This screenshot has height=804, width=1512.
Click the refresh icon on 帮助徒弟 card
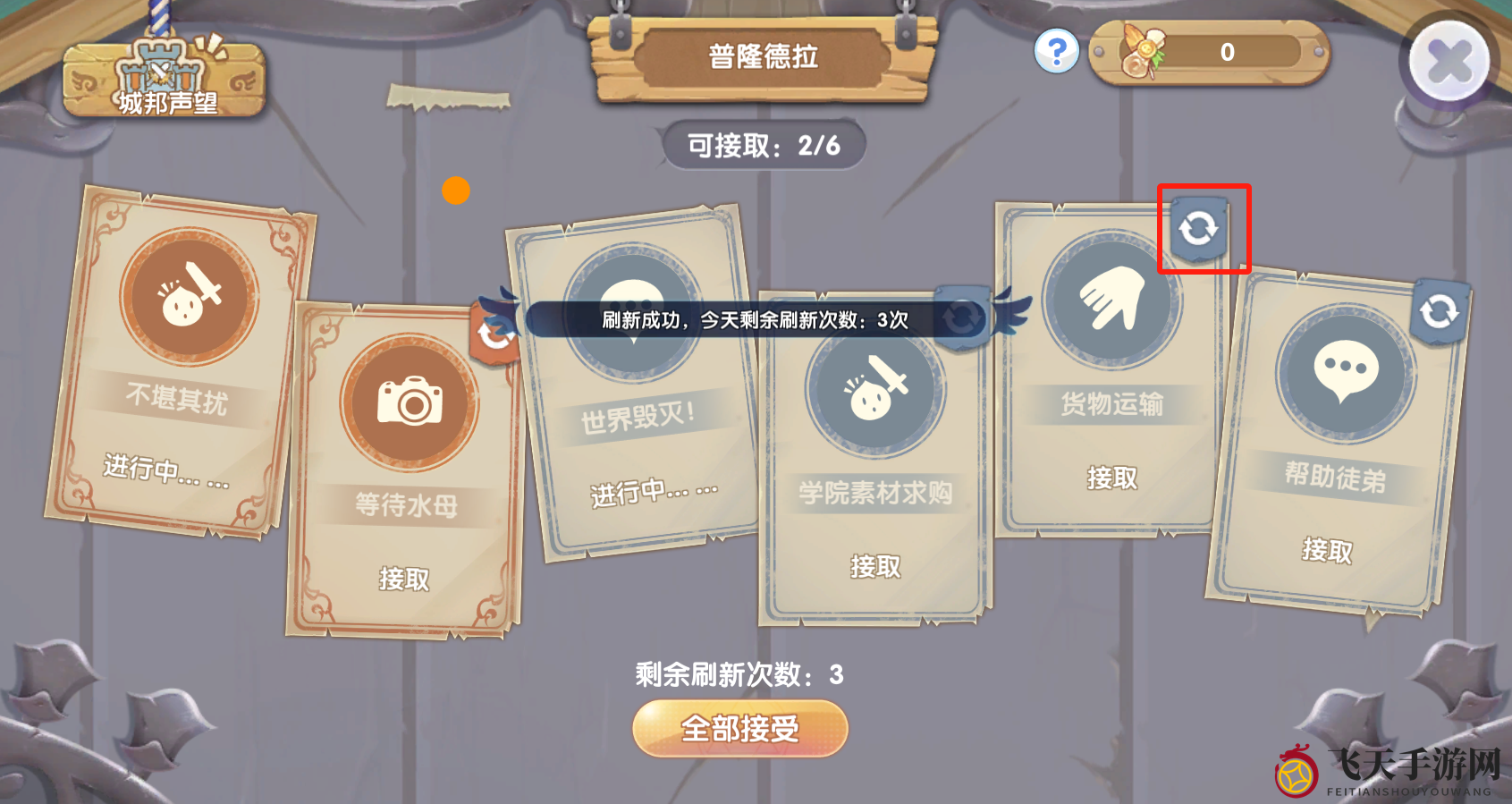[x=1440, y=311]
